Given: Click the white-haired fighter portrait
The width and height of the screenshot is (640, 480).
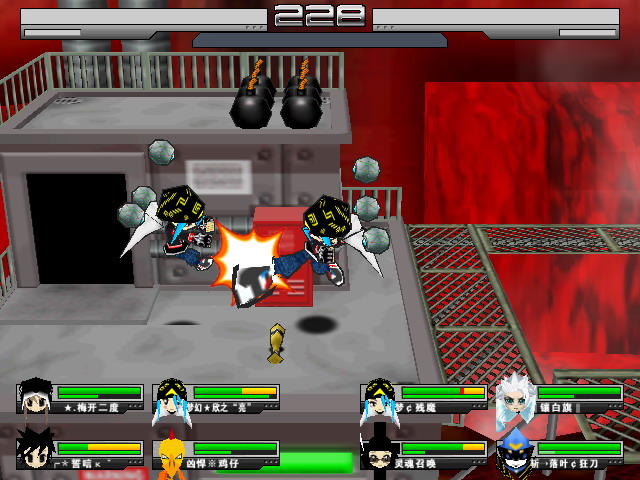Looking at the screenshot, I should [x=516, y=400].
